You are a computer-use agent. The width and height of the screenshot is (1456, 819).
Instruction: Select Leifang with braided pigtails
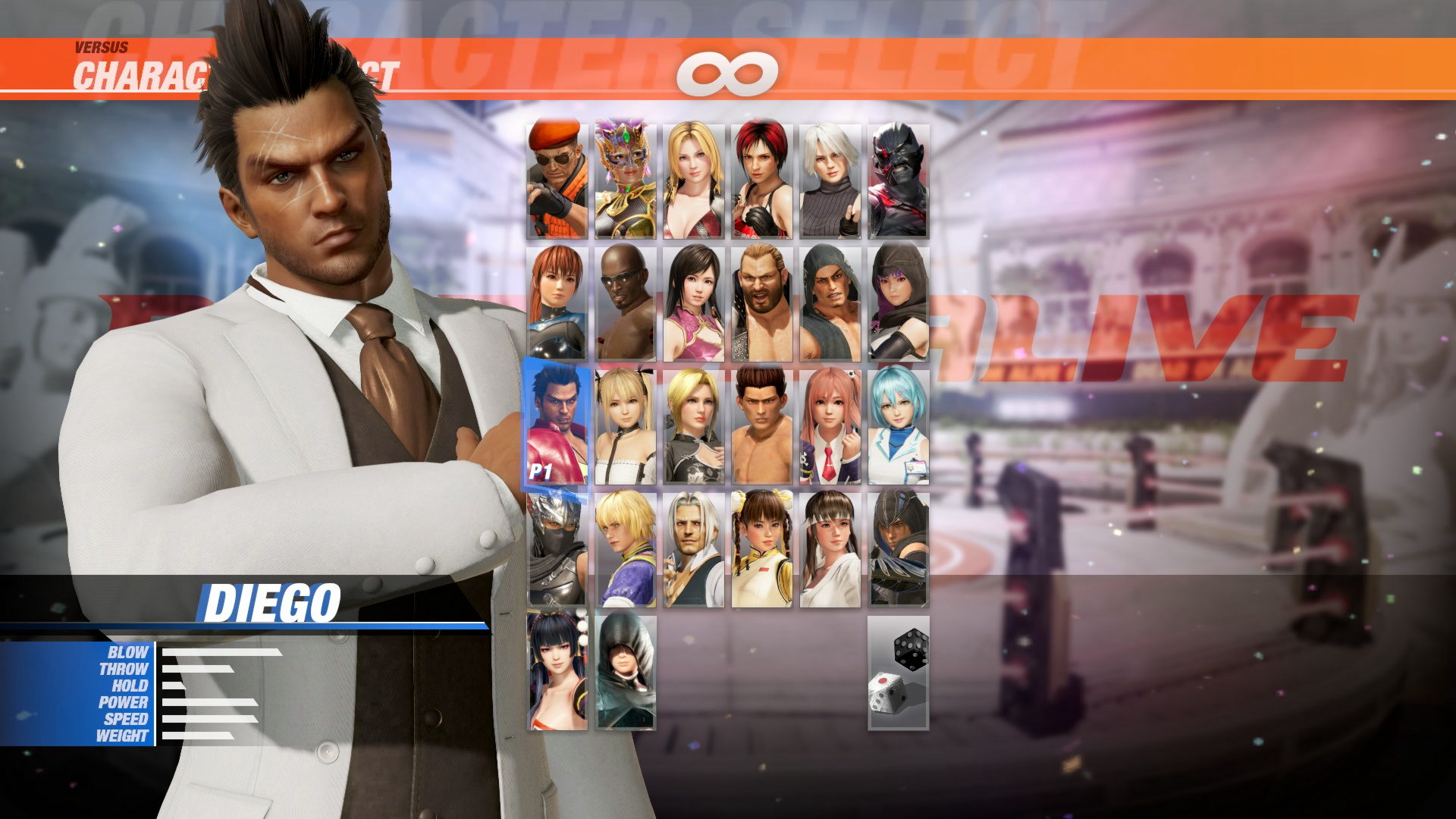pos(762,546)
